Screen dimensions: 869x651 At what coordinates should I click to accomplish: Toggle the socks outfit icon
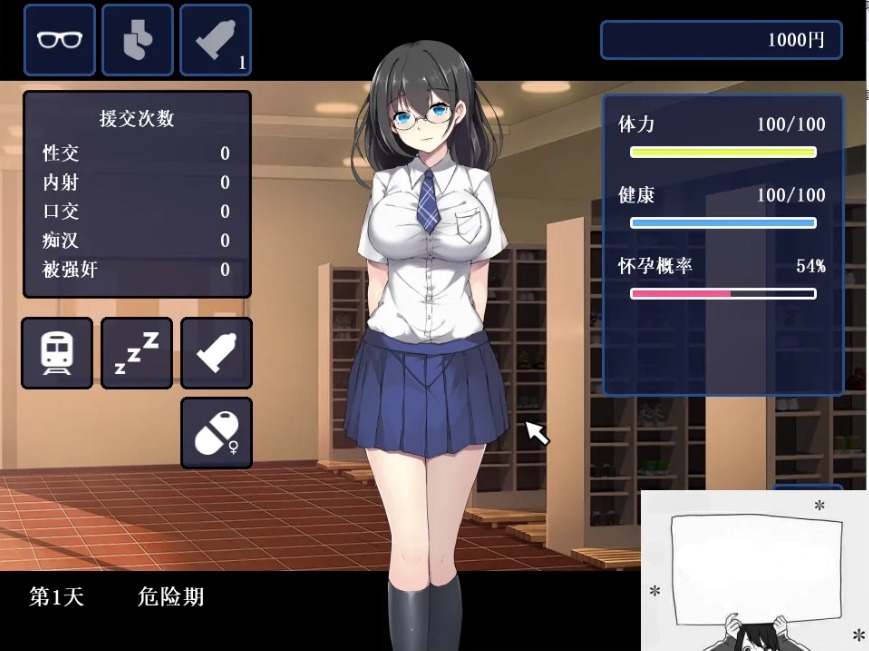coord(137,40)
